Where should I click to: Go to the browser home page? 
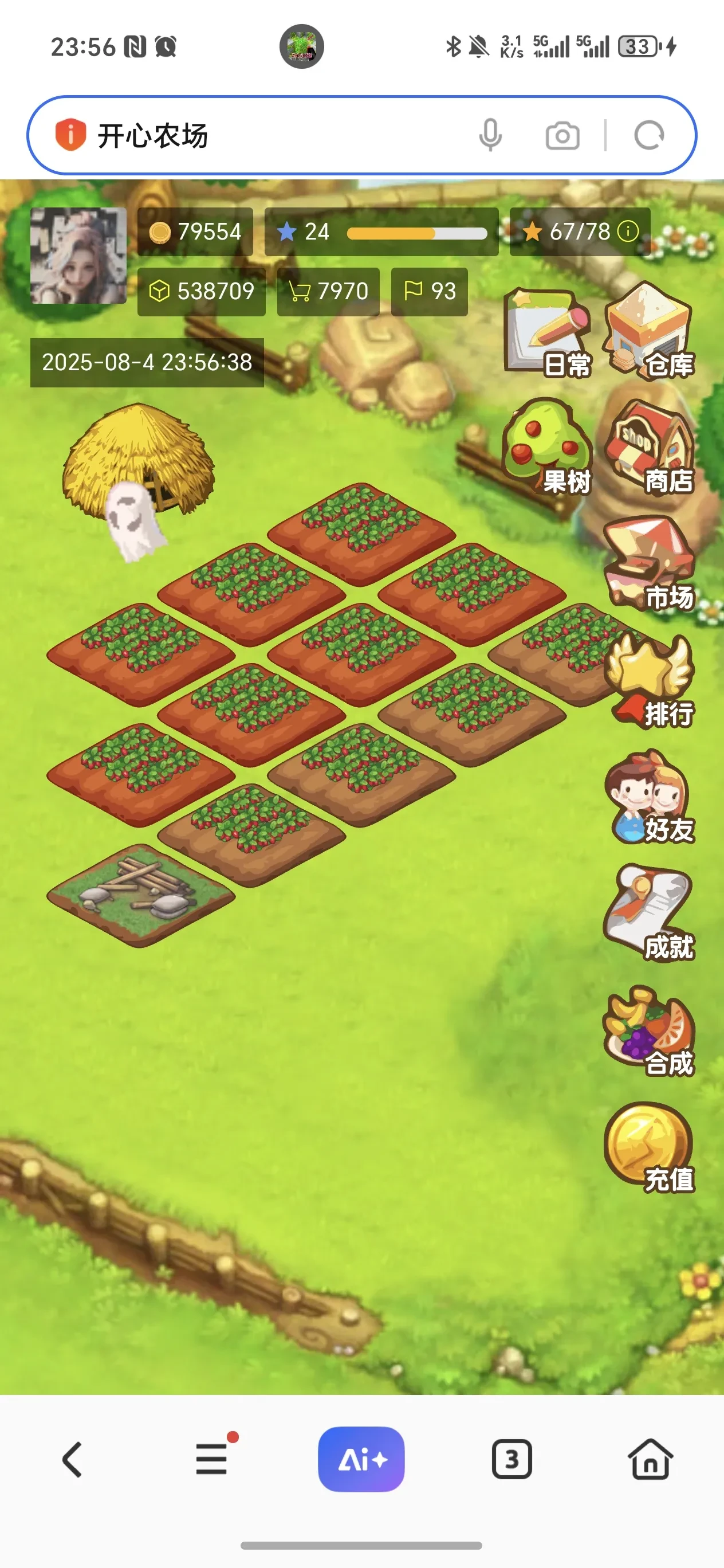650,1459
